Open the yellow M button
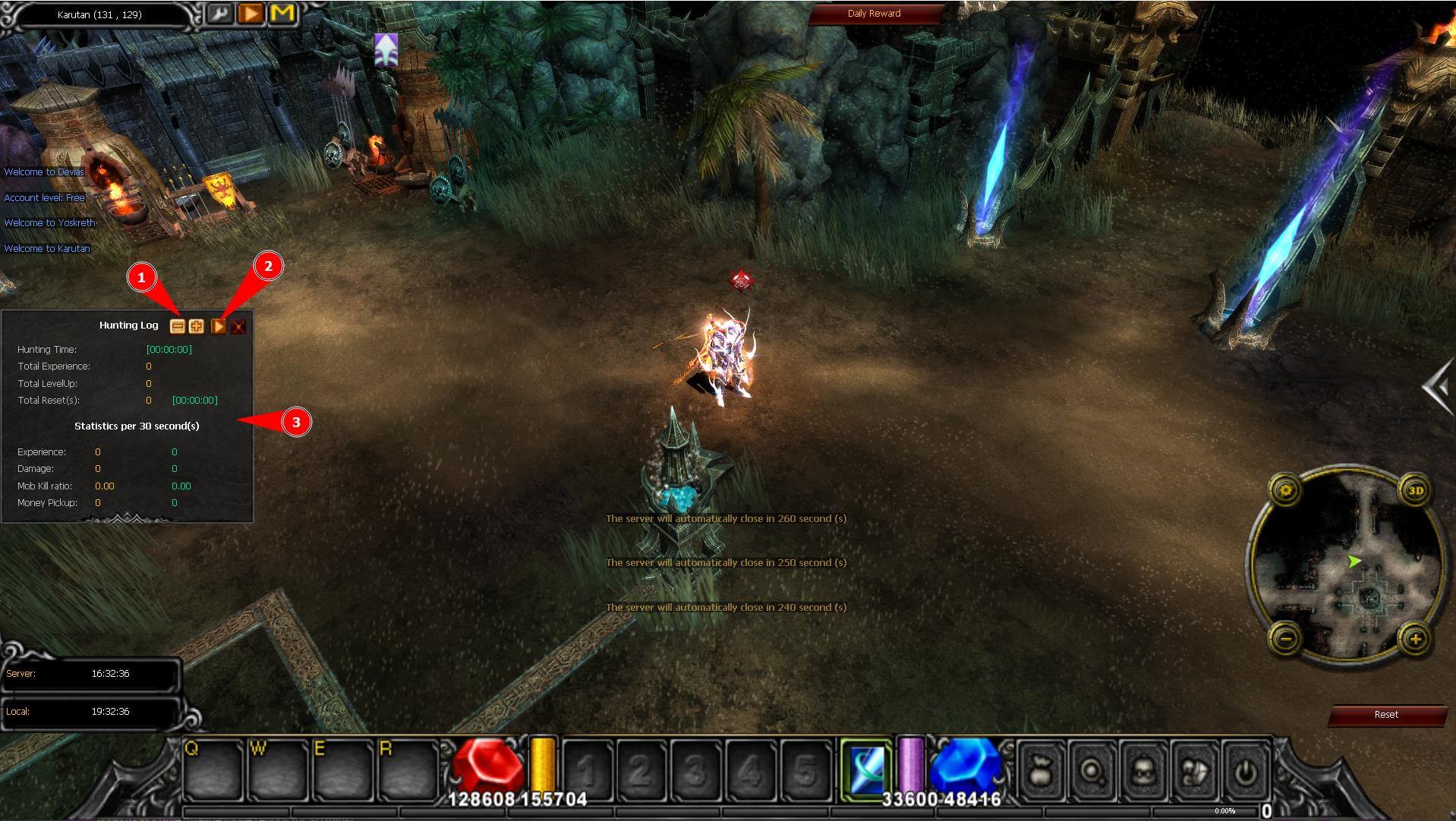The image size is (1456, 821). click(x=282, y=14)
